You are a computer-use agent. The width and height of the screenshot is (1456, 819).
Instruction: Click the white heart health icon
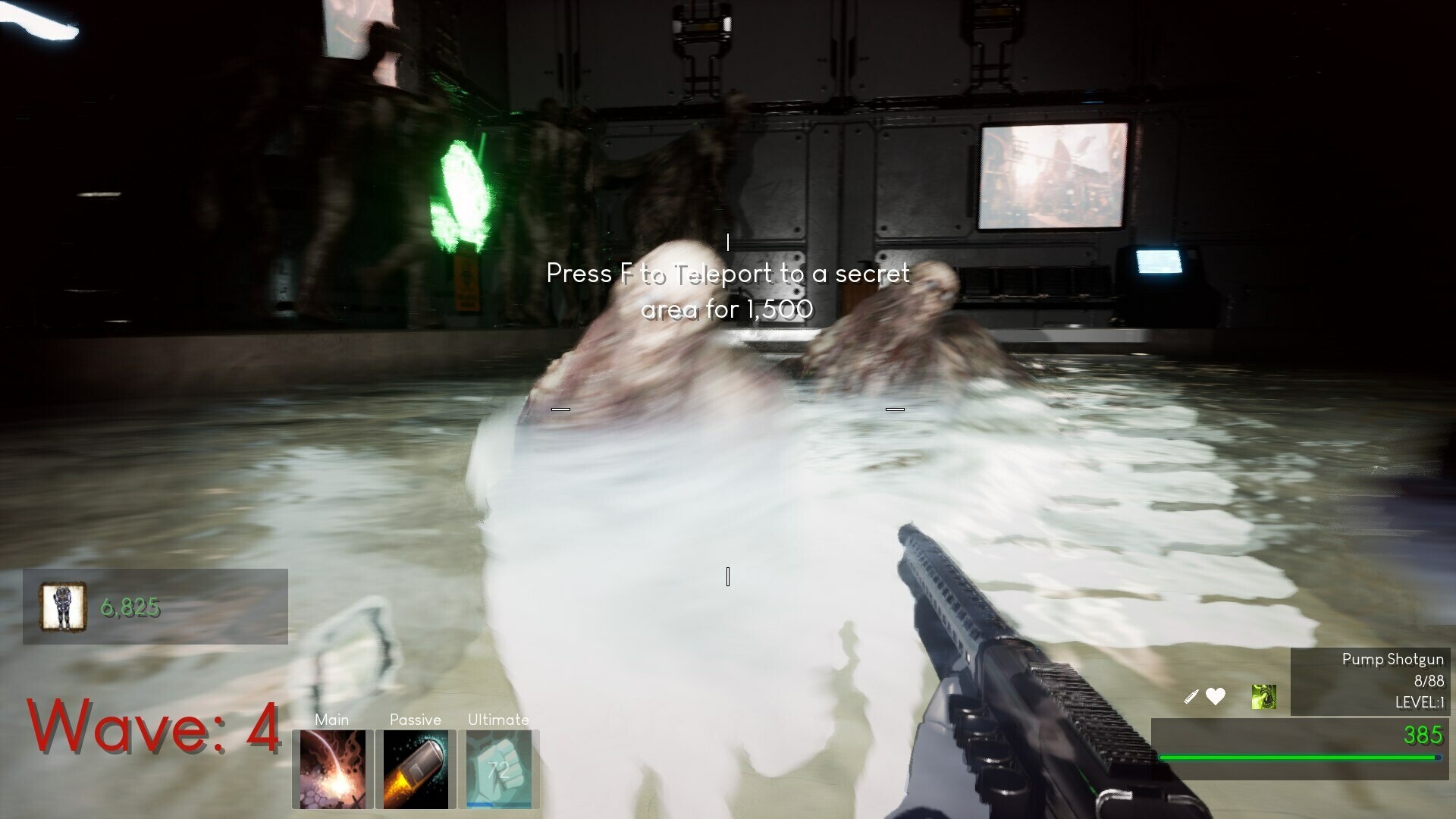pyautogui.click(x=1216, y=696)
